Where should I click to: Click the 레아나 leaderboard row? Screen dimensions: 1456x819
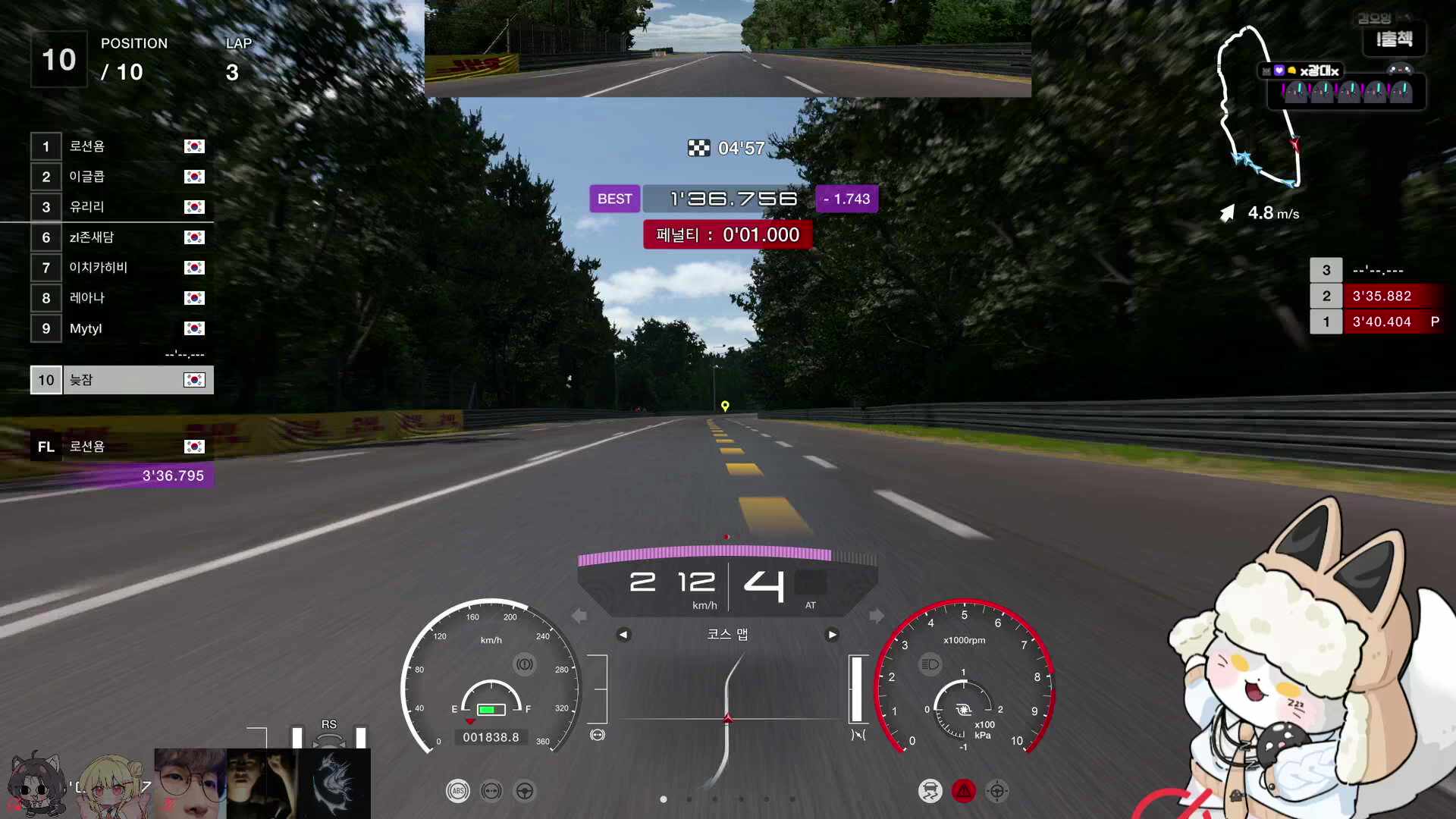121,298
